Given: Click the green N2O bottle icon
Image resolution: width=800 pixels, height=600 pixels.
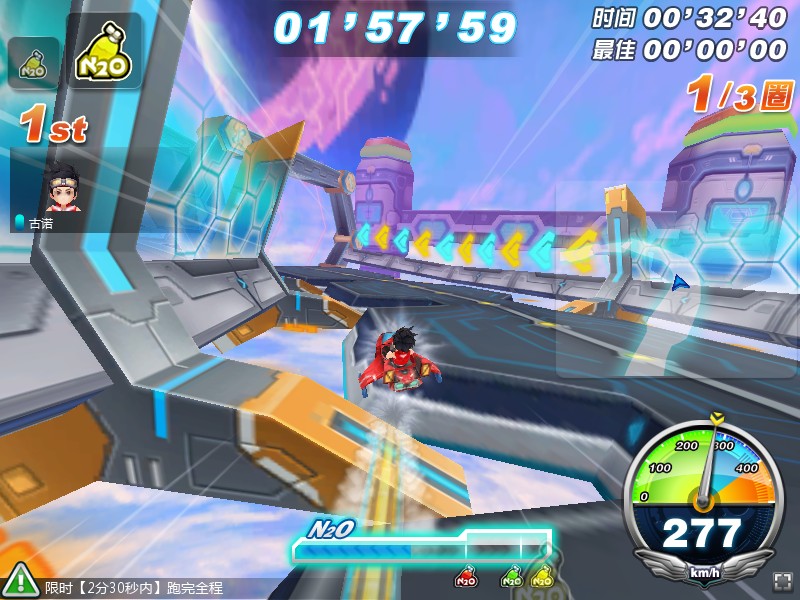Looking at the screenshot, I should (x=511, y=577).
